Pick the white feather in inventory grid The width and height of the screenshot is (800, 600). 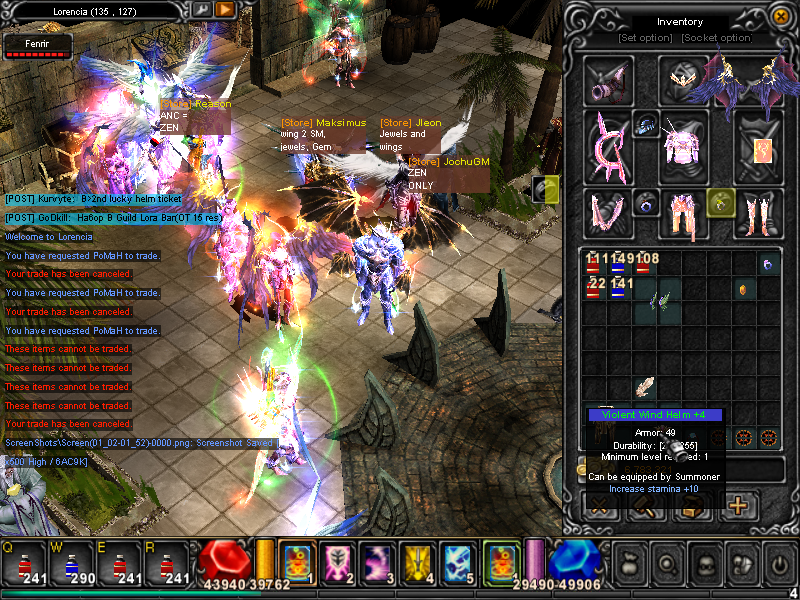(x=645, y=387)
